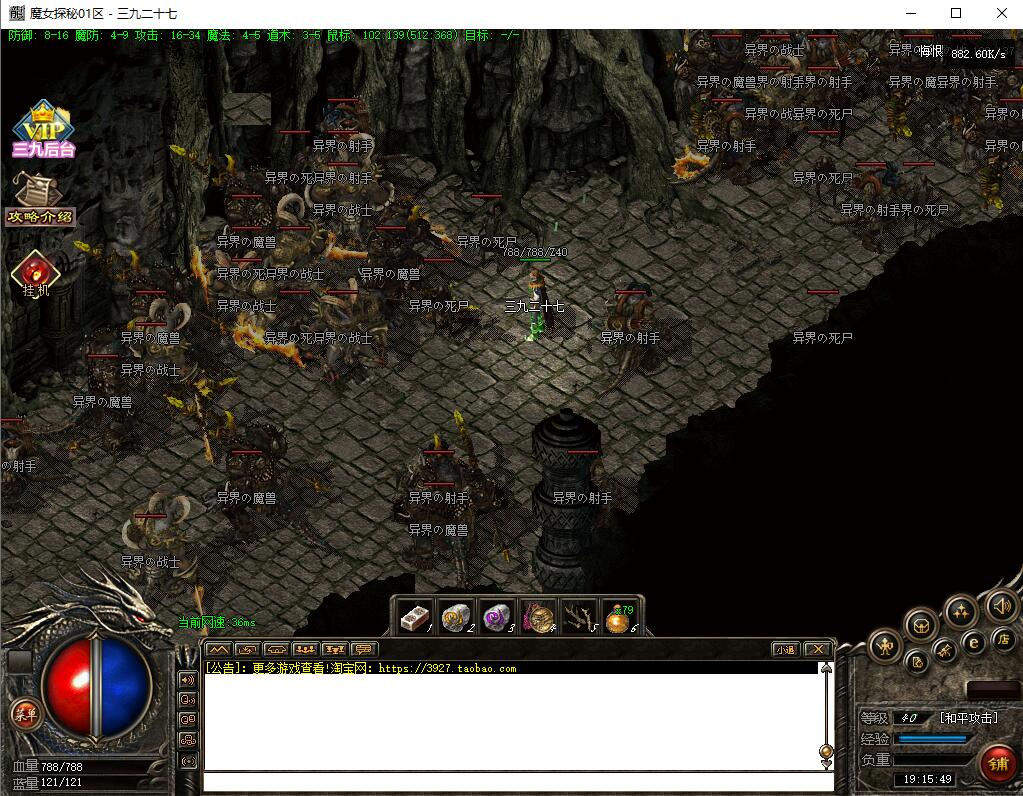Open the round 铺 stall button

pyautogui.click(x=997, y=763)
